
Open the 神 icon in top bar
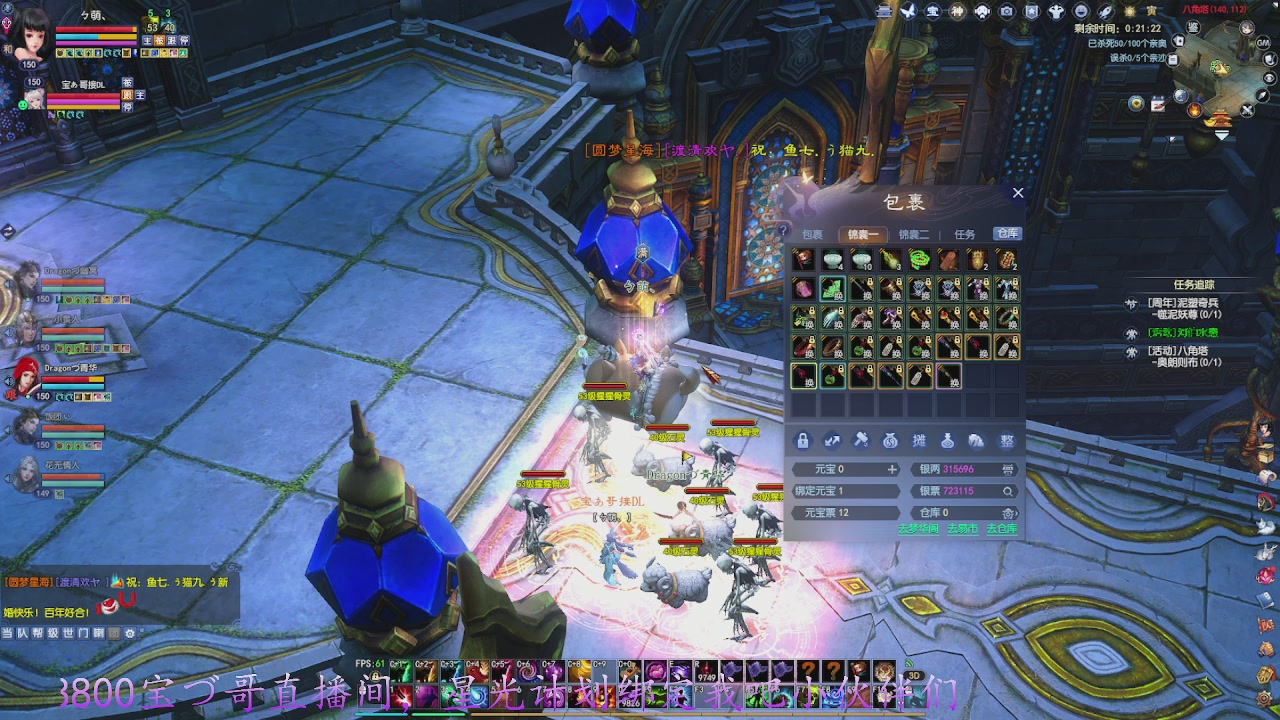[957, 11]
